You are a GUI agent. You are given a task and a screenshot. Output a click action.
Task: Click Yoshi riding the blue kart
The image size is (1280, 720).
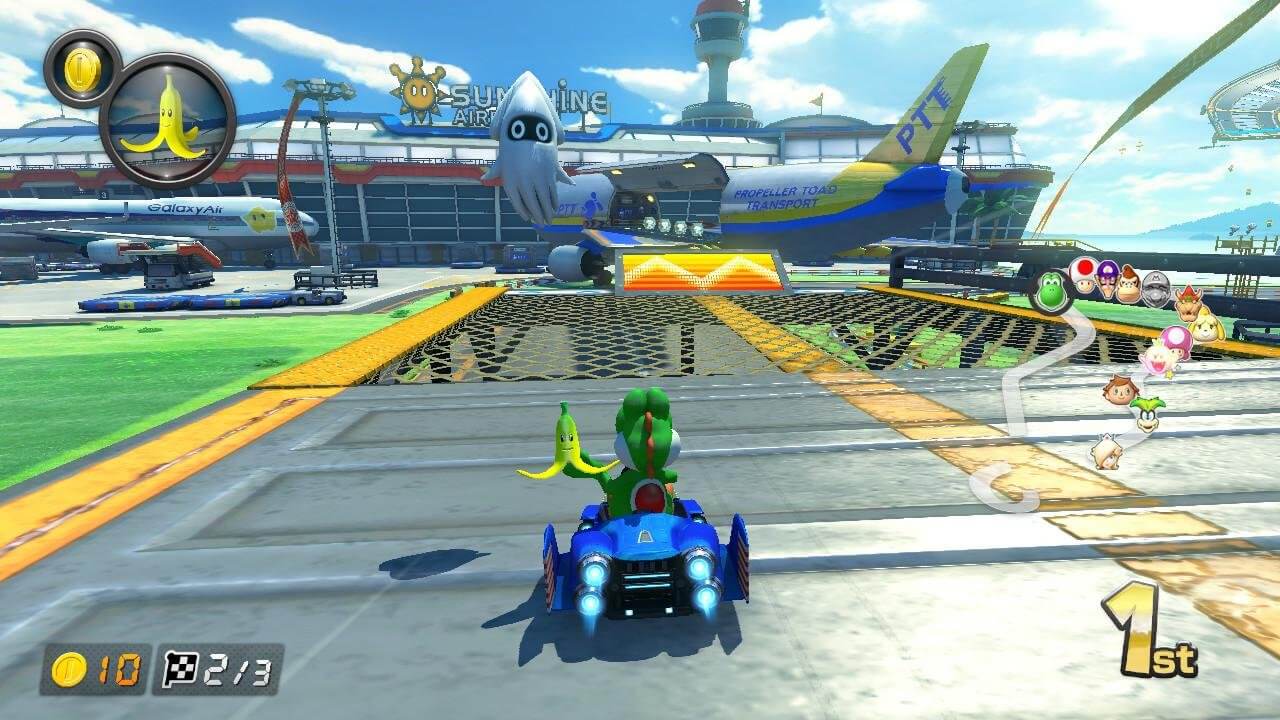pos(644,450)
